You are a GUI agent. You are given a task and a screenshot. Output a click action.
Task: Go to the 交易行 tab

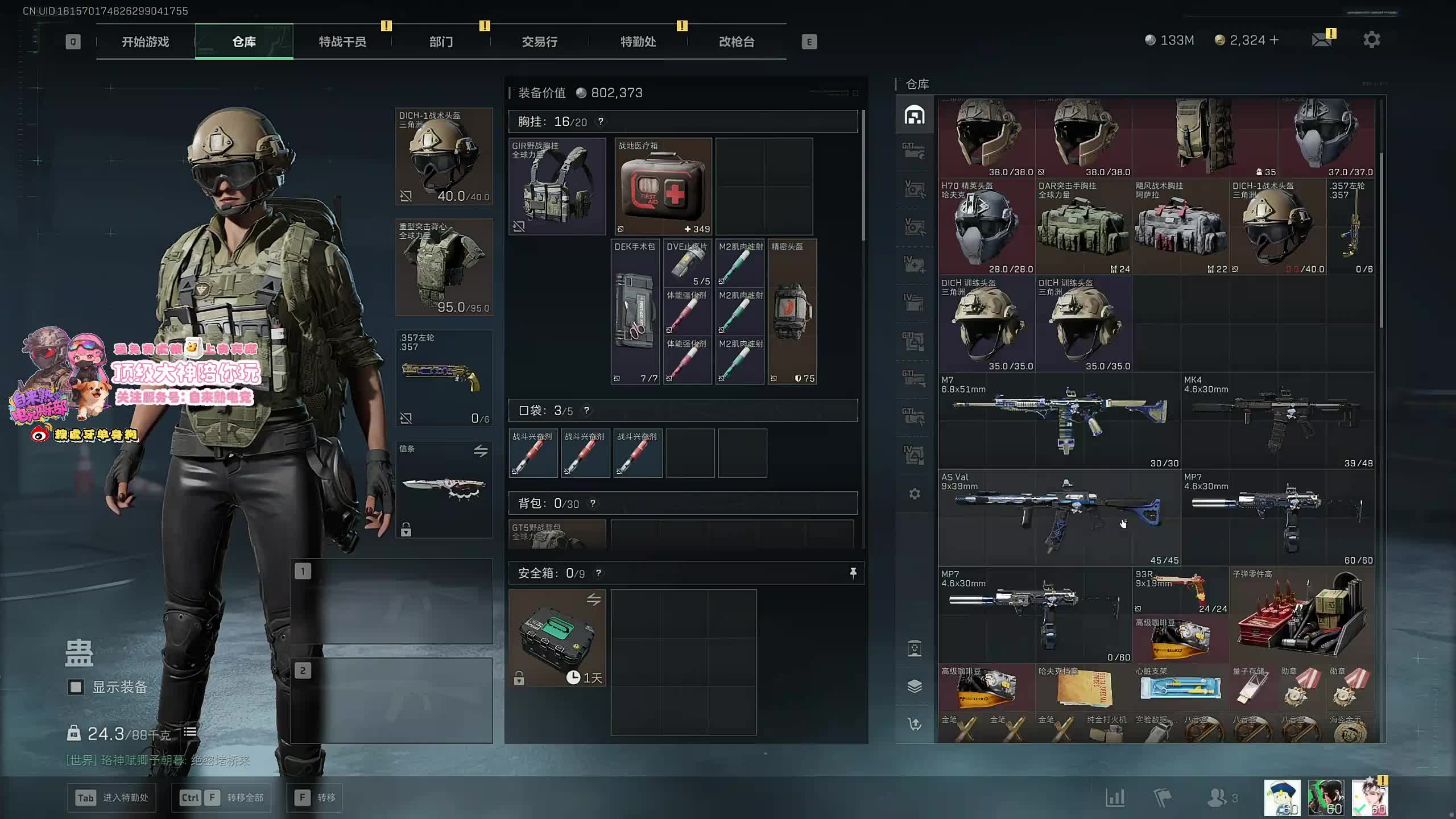pos(539,42)
